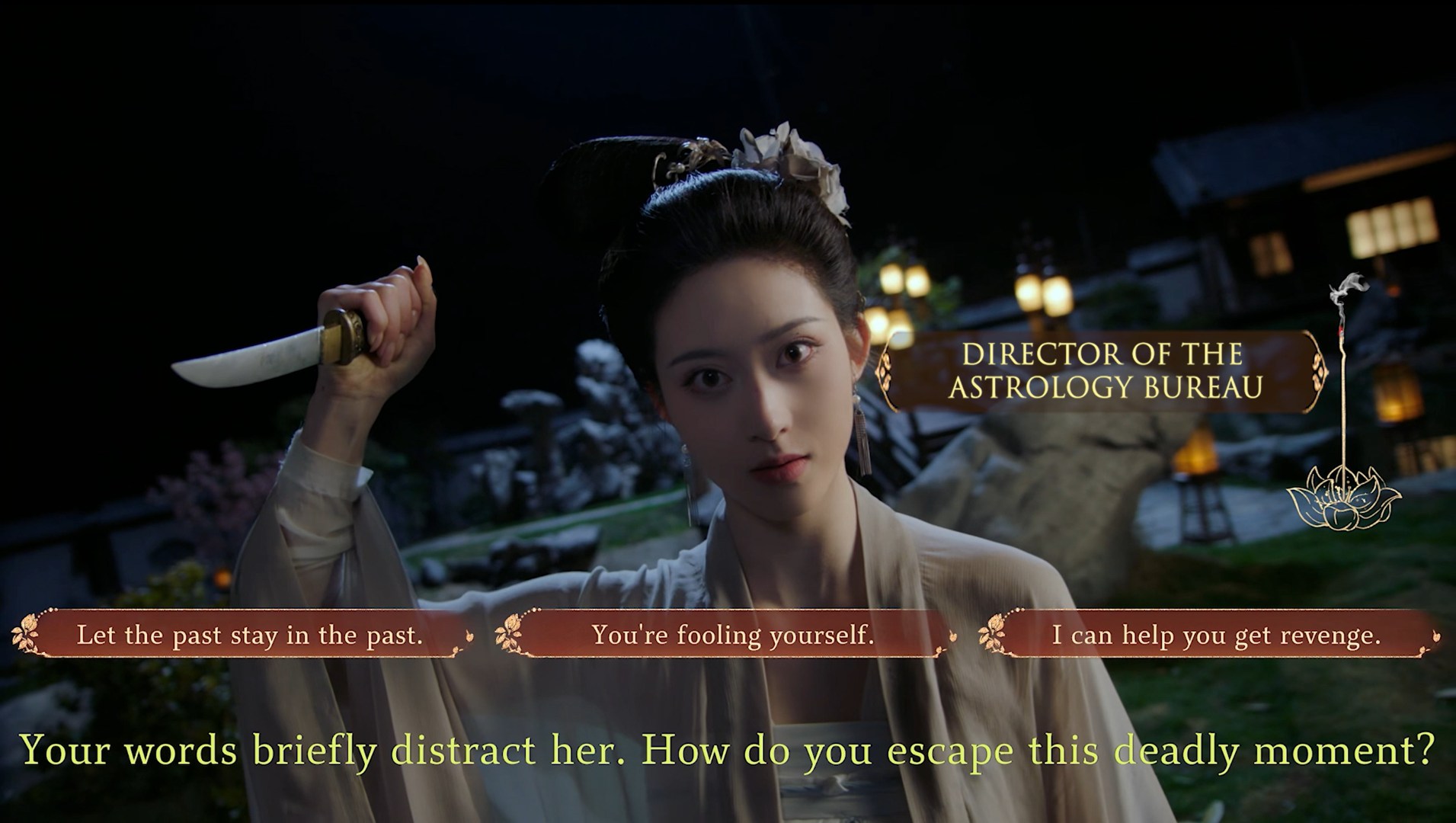Pick "I can help you get revenge."
Viewport: 1456px width, 823px height.
[x=1216, y=635]
